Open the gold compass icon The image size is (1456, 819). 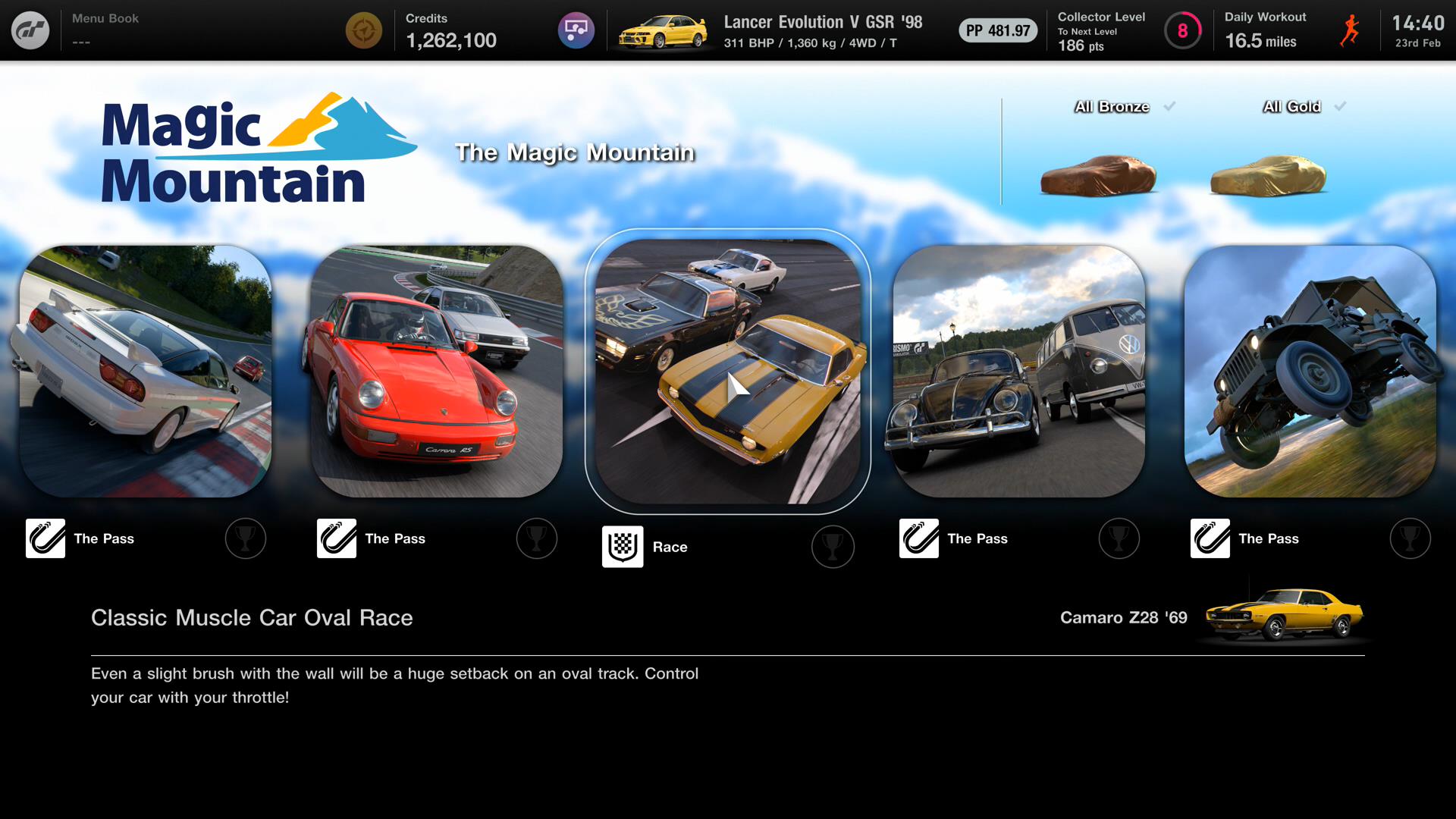pyautogui.click(x=364, y=31)
